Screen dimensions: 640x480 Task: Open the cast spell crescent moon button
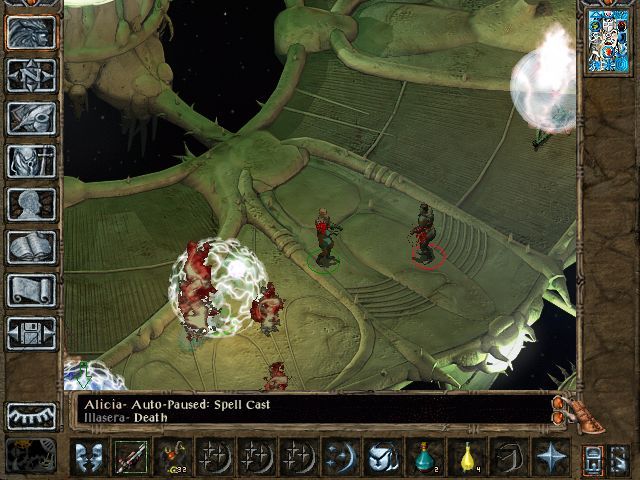coord(340,458)
